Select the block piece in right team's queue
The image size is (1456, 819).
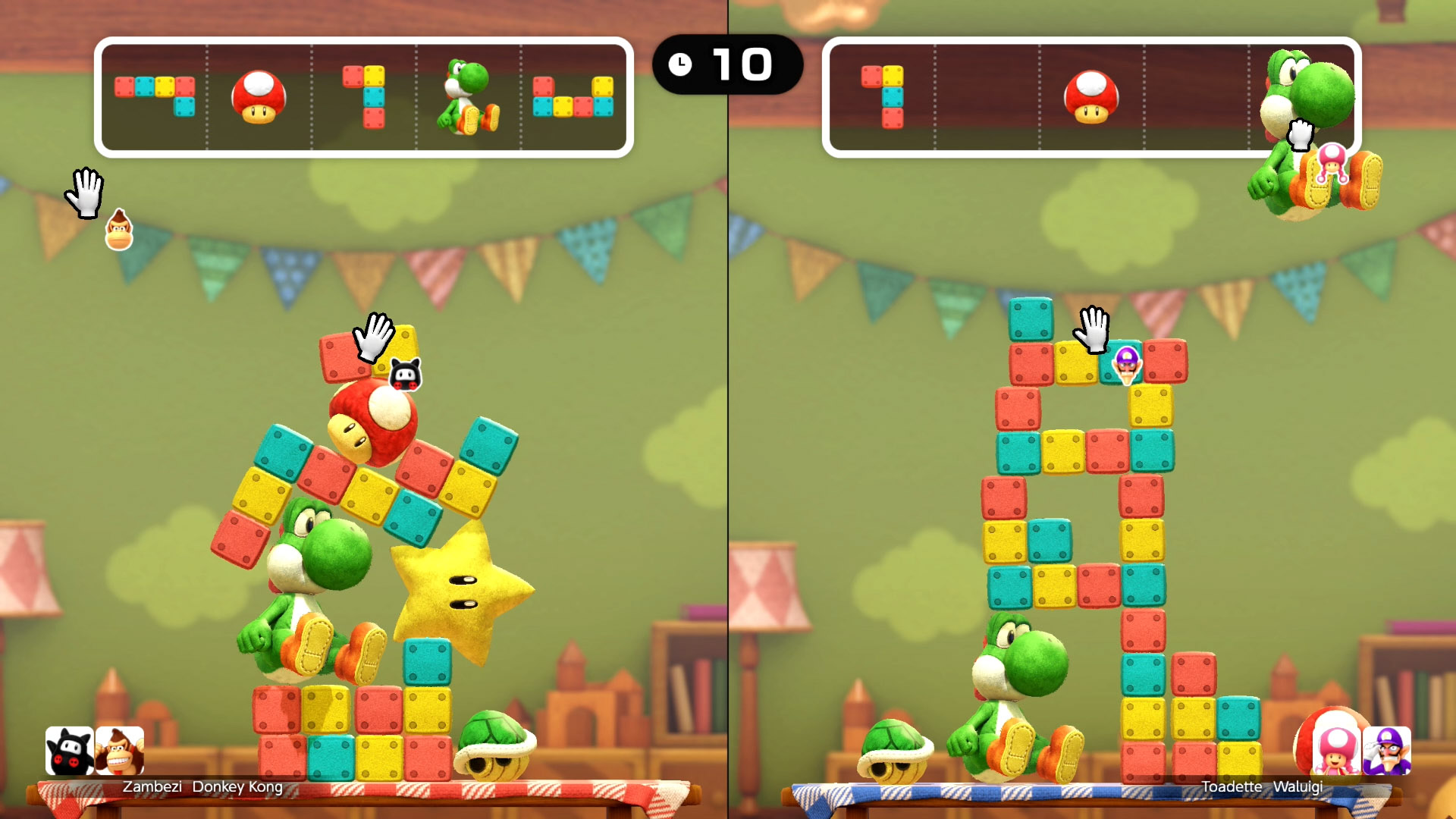[883, 96]
